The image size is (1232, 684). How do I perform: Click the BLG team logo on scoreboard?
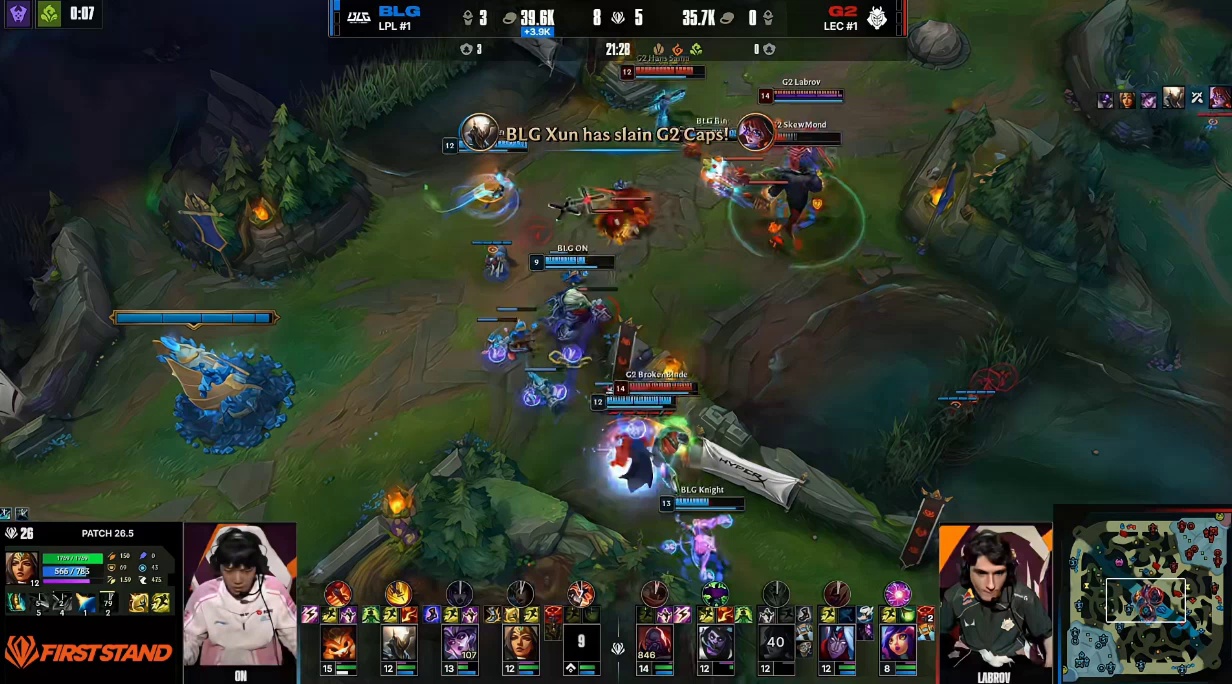[x=358, y=16]
